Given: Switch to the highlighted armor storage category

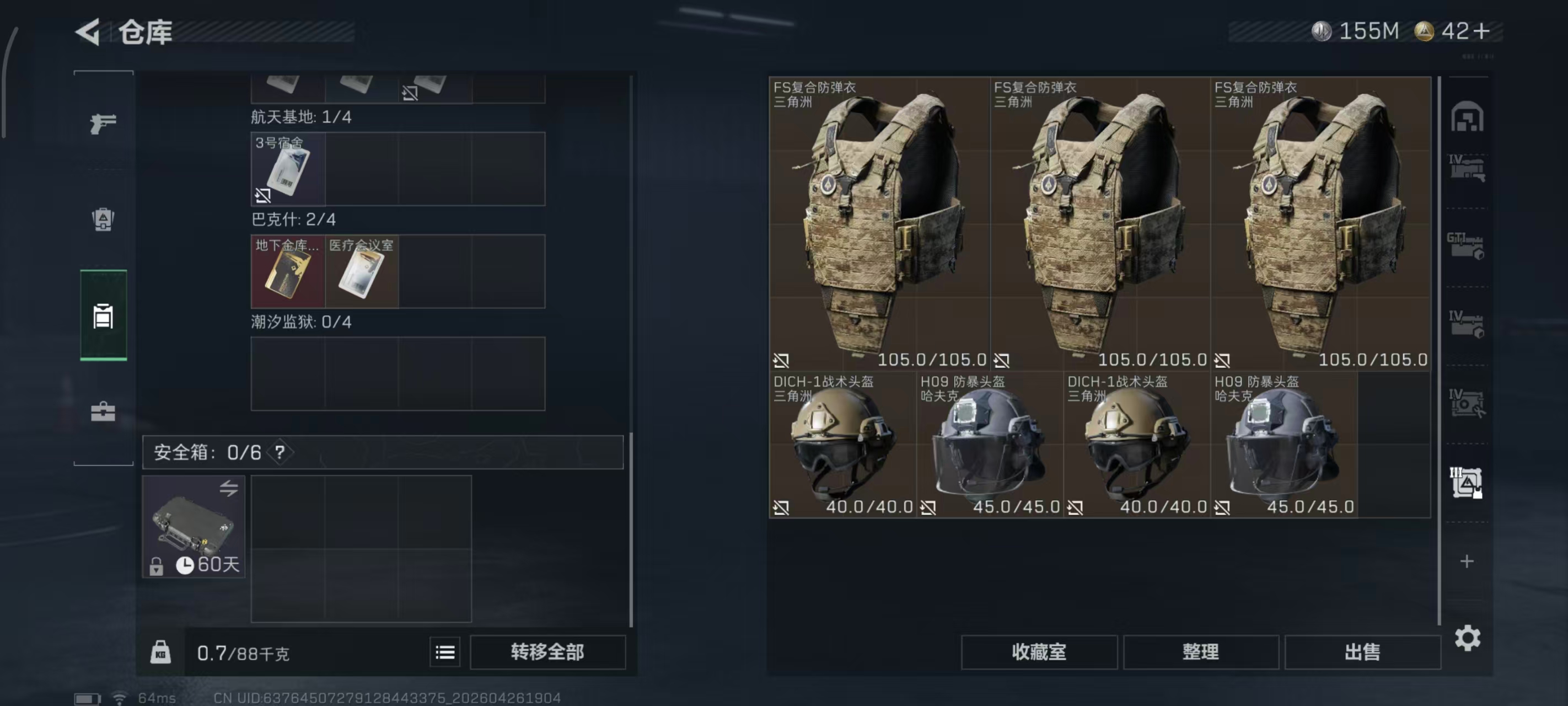Looking at the screenshot, I should coord(104,317).
